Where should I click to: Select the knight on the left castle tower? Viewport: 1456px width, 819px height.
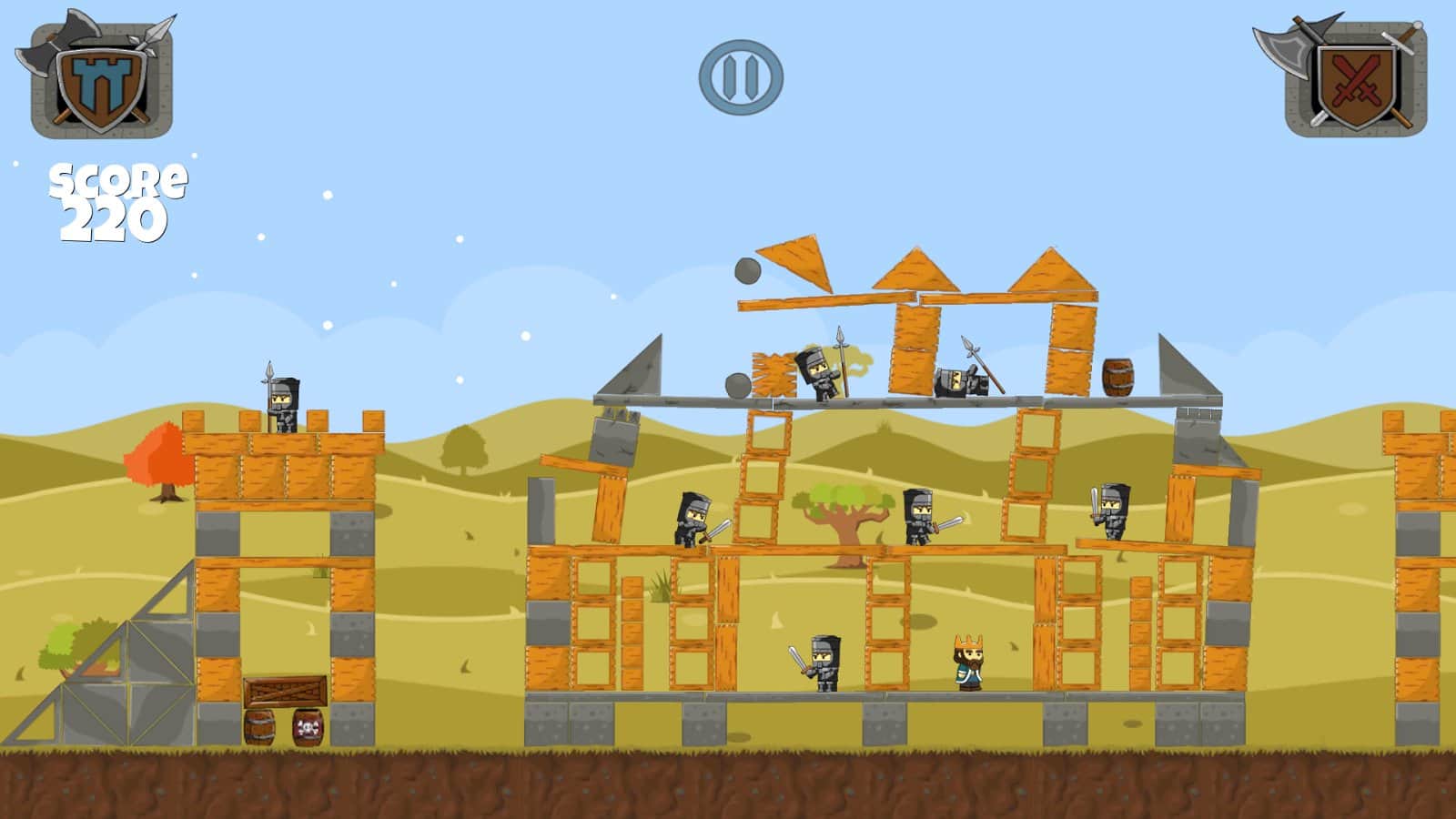point(285,400)
